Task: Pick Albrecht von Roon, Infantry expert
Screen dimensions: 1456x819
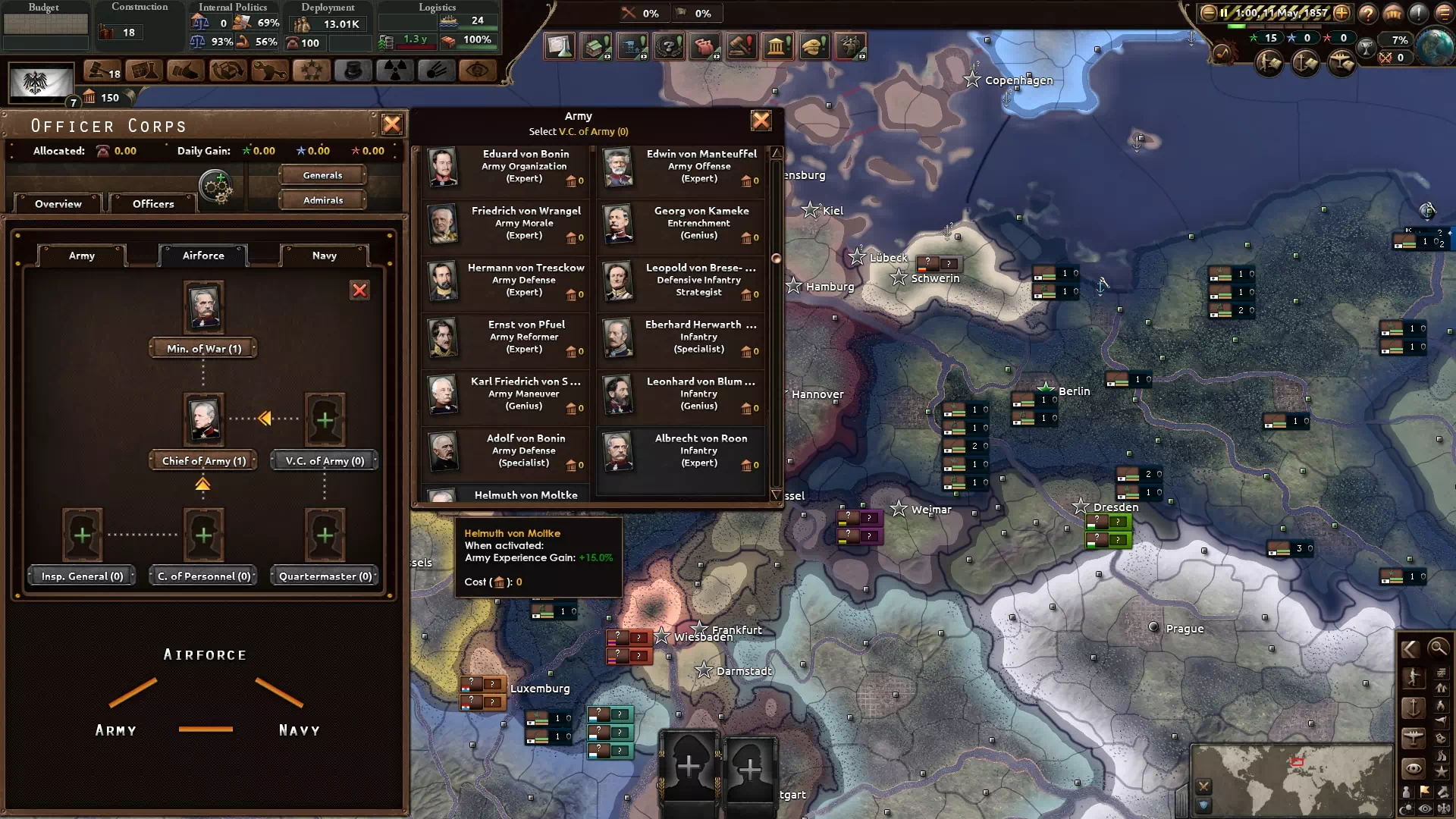Action: tap(681, 451)
